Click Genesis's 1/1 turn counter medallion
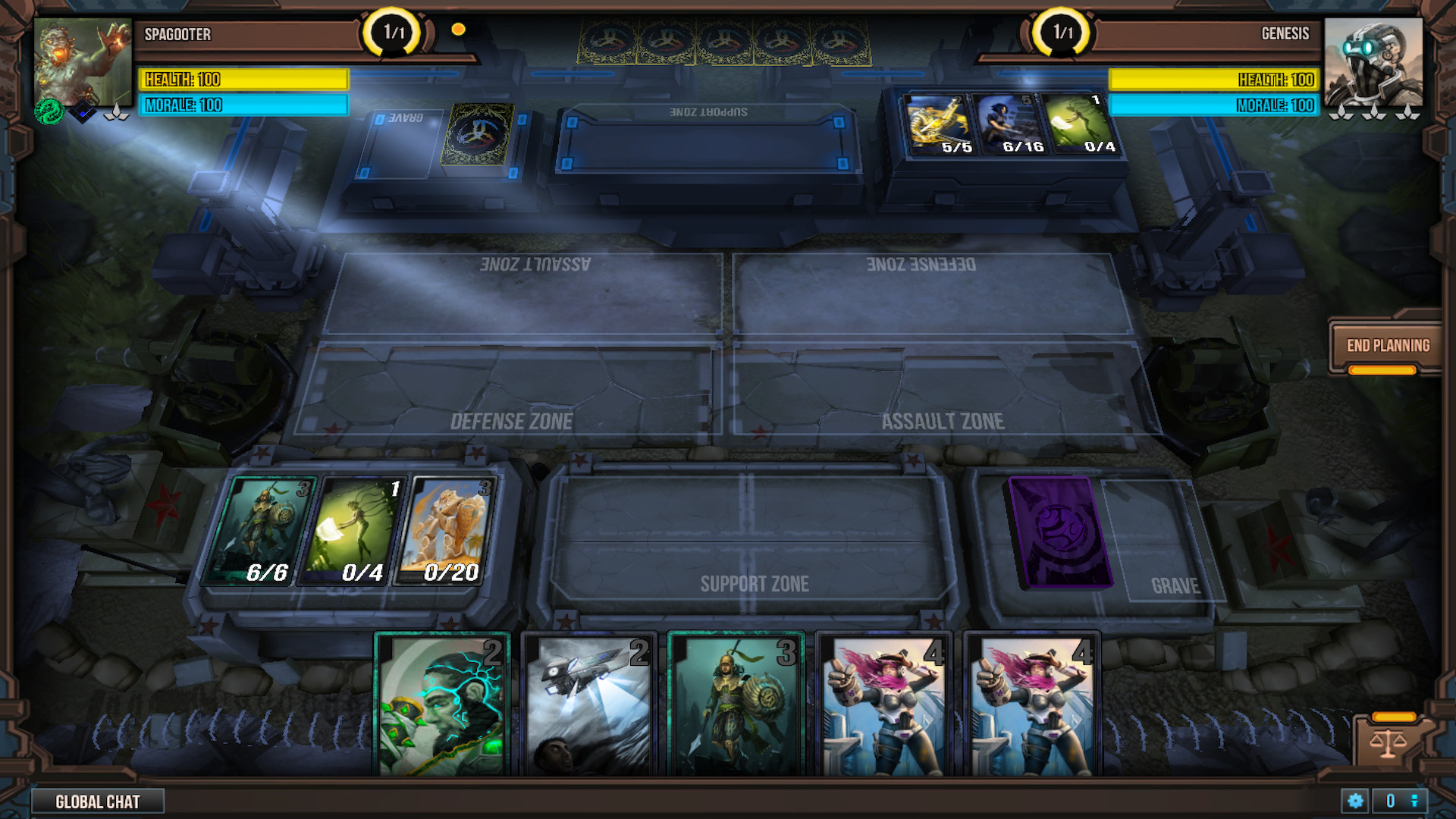 click(x=1062, y=32)
